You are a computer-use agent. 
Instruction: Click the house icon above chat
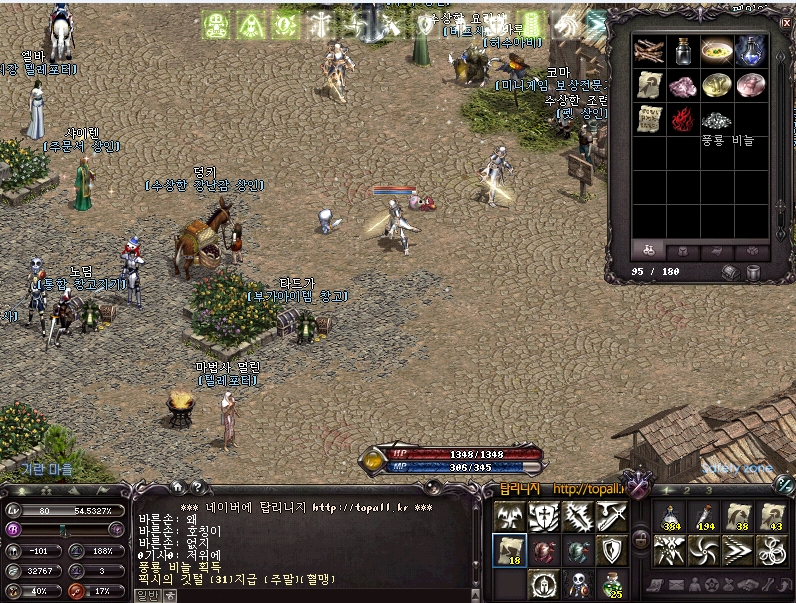(178, 487)
